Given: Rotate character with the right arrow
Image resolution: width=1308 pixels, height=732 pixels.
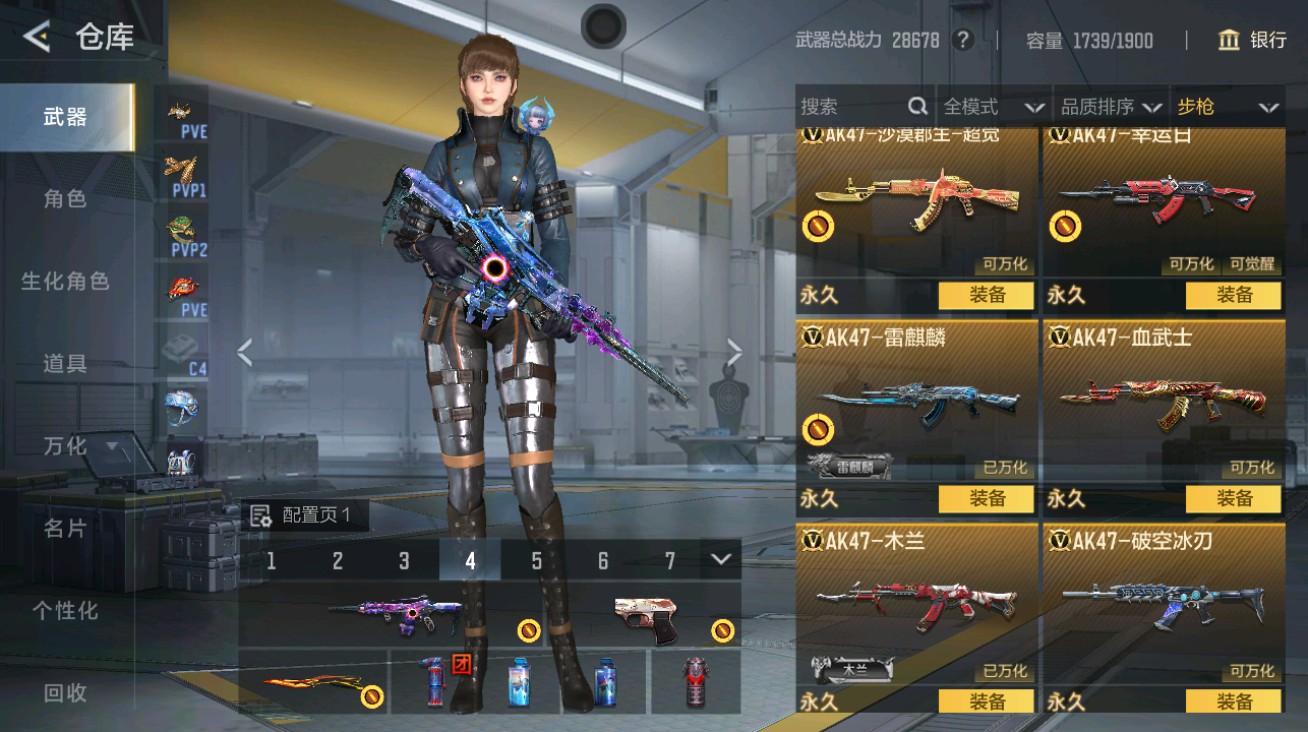Looking at the screenshot, I should click(x=735, y=352).
